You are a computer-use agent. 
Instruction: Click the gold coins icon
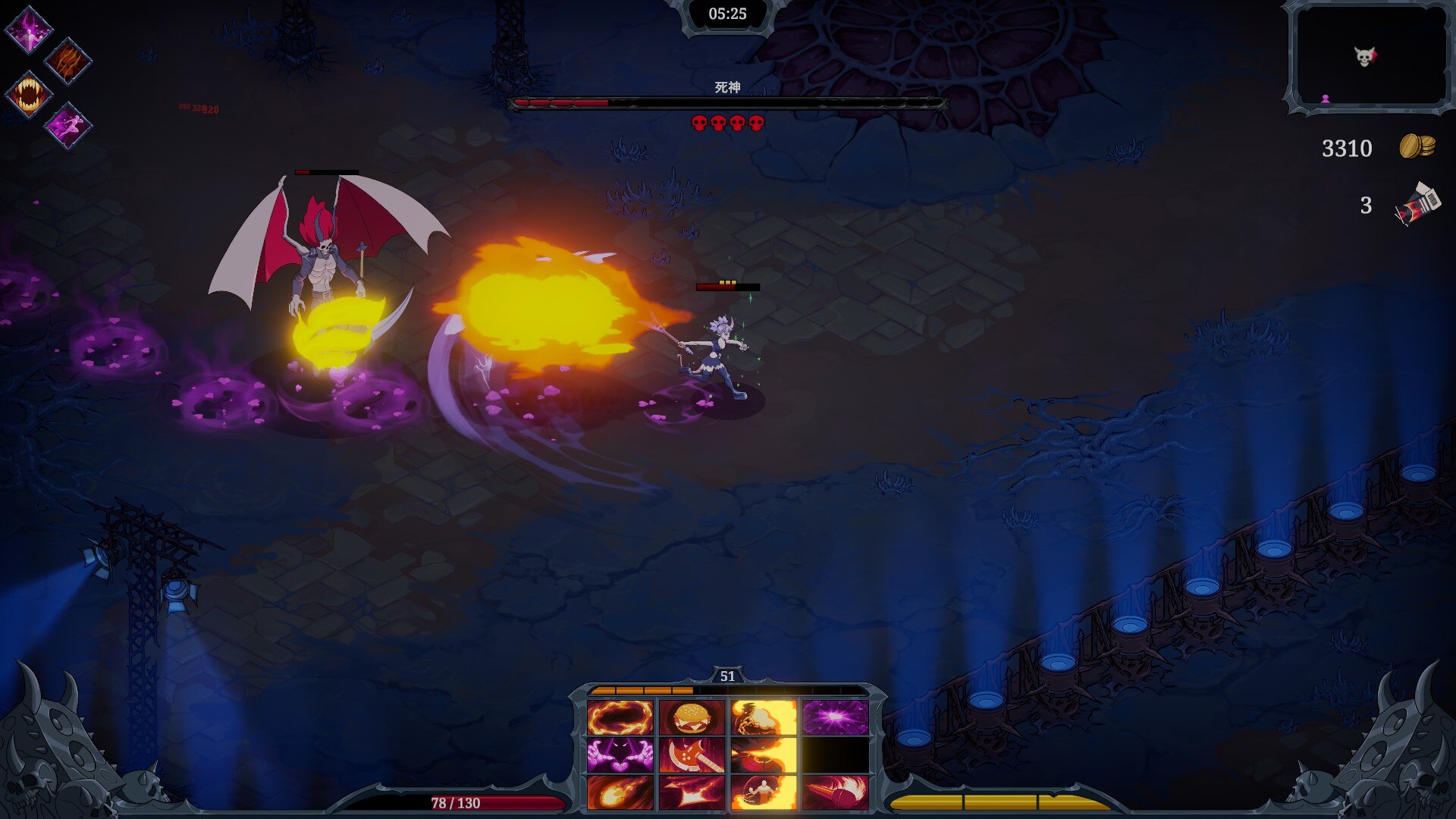(1417, 146)
